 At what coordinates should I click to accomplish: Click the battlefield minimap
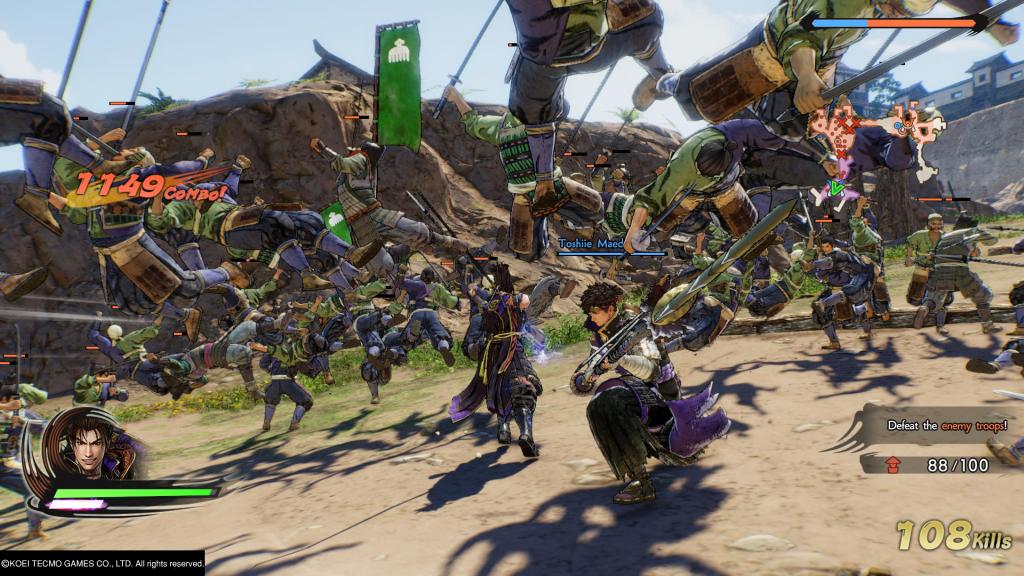coord(880,138)
